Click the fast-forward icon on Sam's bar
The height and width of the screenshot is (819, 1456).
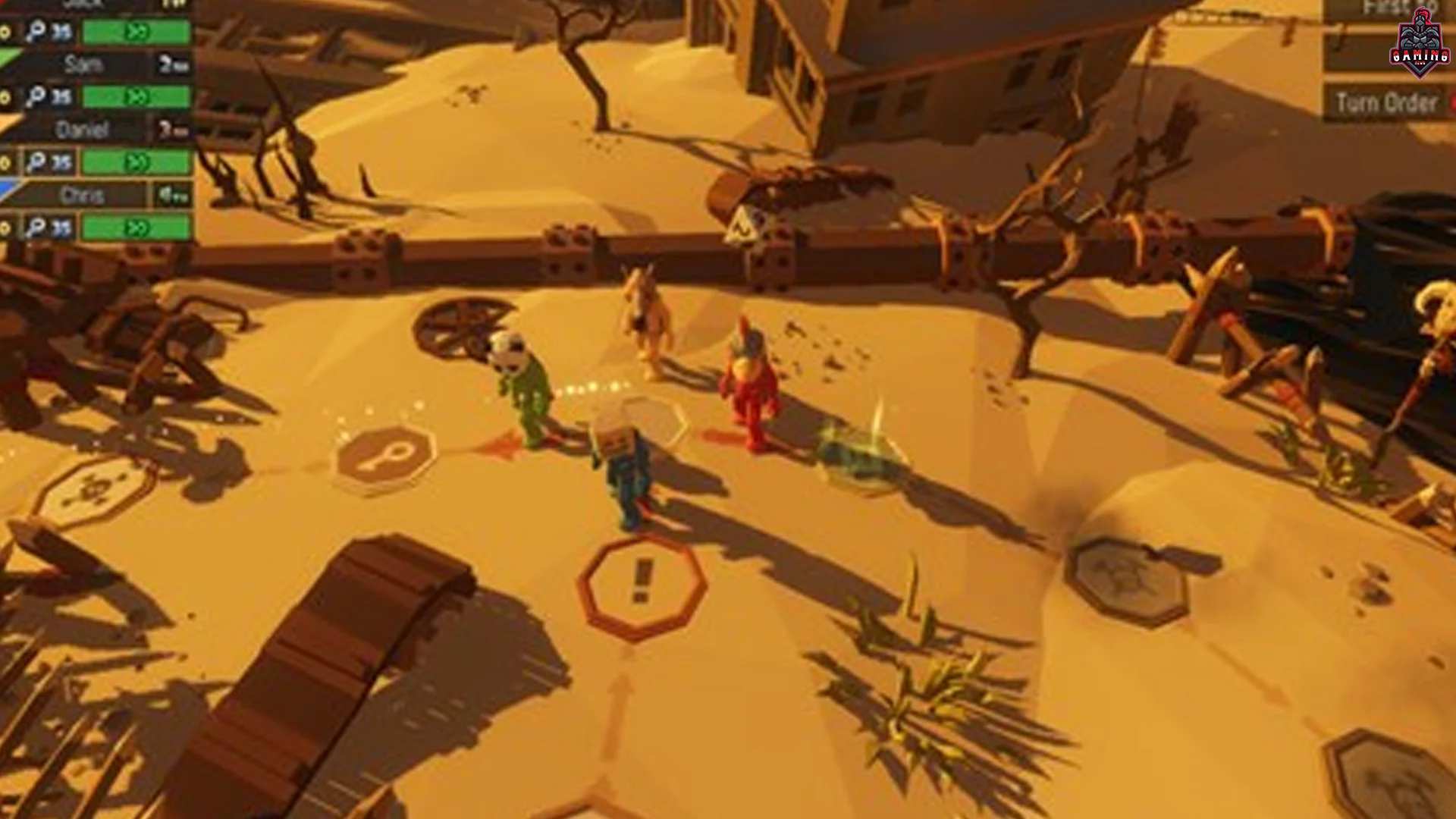click(138, 96)
